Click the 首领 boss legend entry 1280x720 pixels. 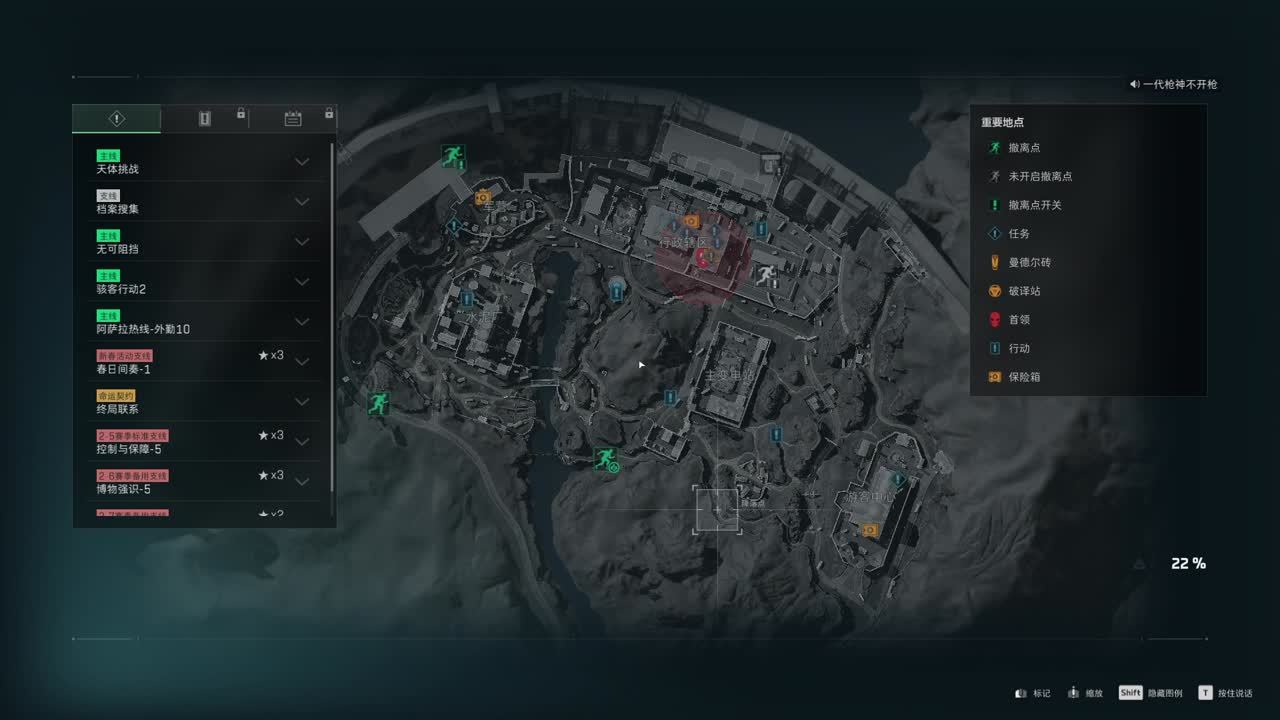coord(1019,320)
